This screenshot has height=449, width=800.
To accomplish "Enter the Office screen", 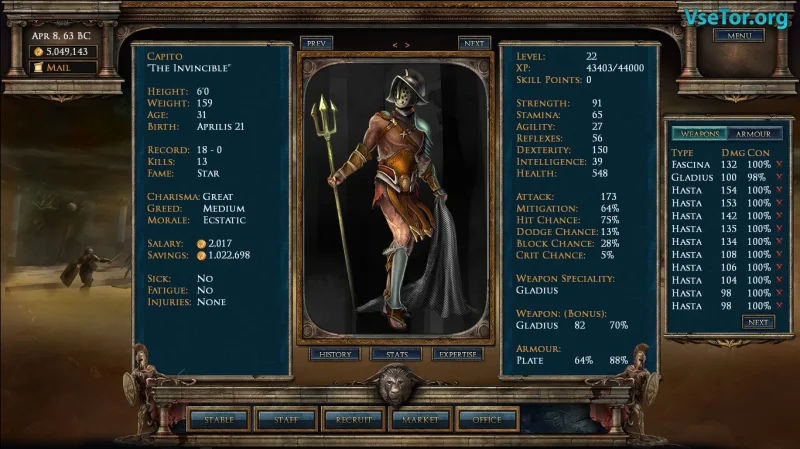I will click(487, 420).
